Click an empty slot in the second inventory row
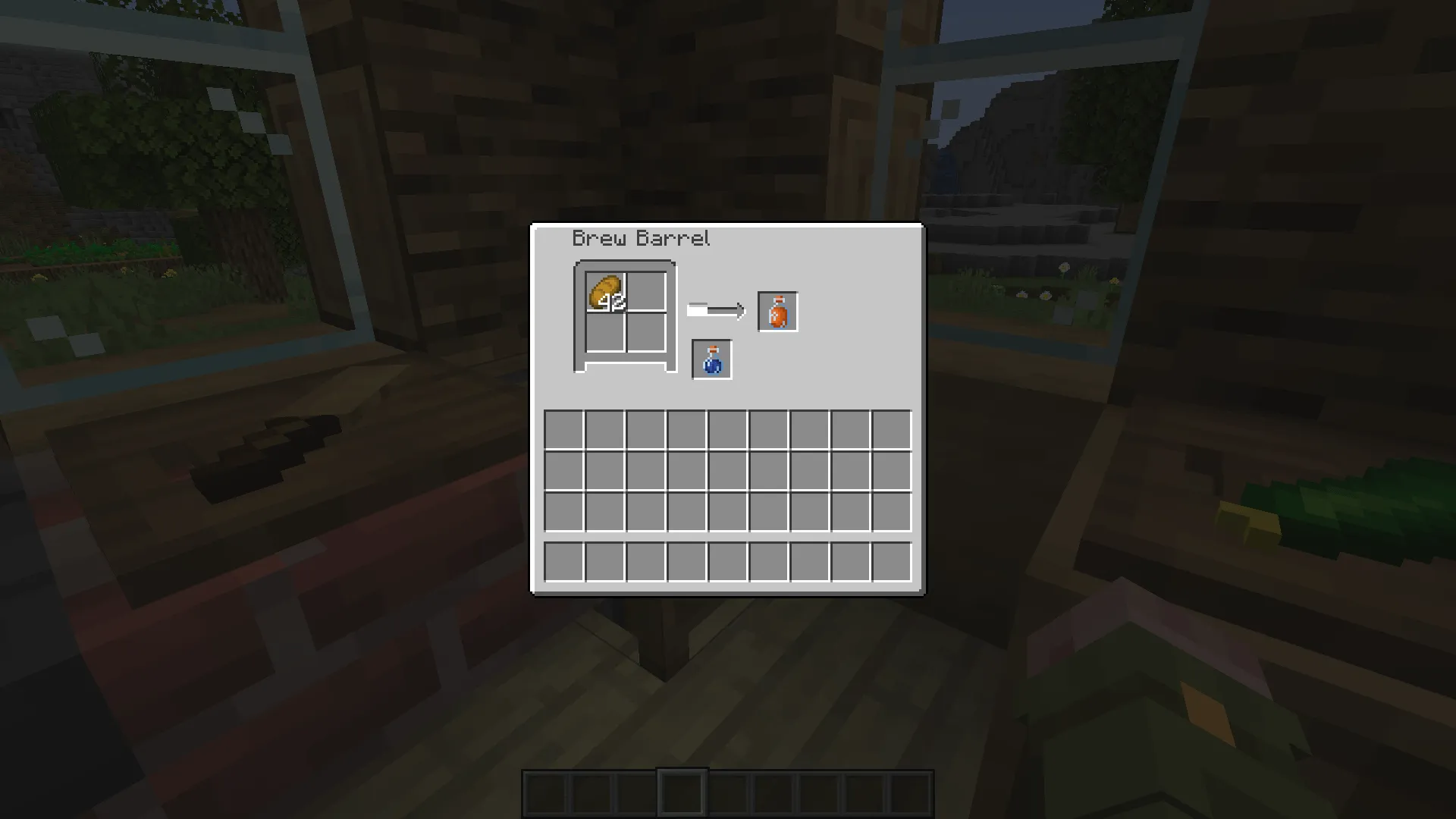The width and height of the screenshot is (1456, 819). click(645, 470)
